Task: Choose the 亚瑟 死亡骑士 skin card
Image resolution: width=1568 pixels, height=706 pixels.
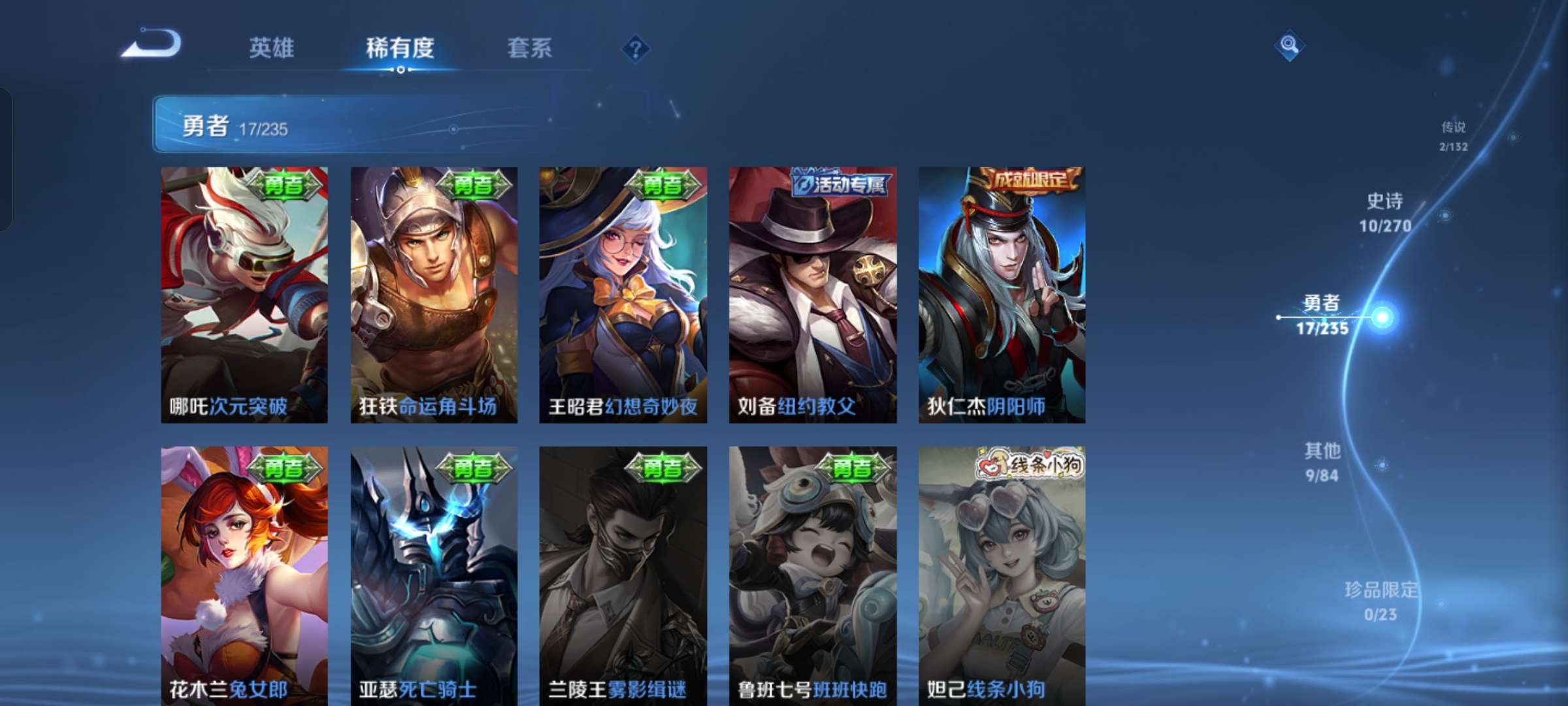Action: (x=434, y=575)
